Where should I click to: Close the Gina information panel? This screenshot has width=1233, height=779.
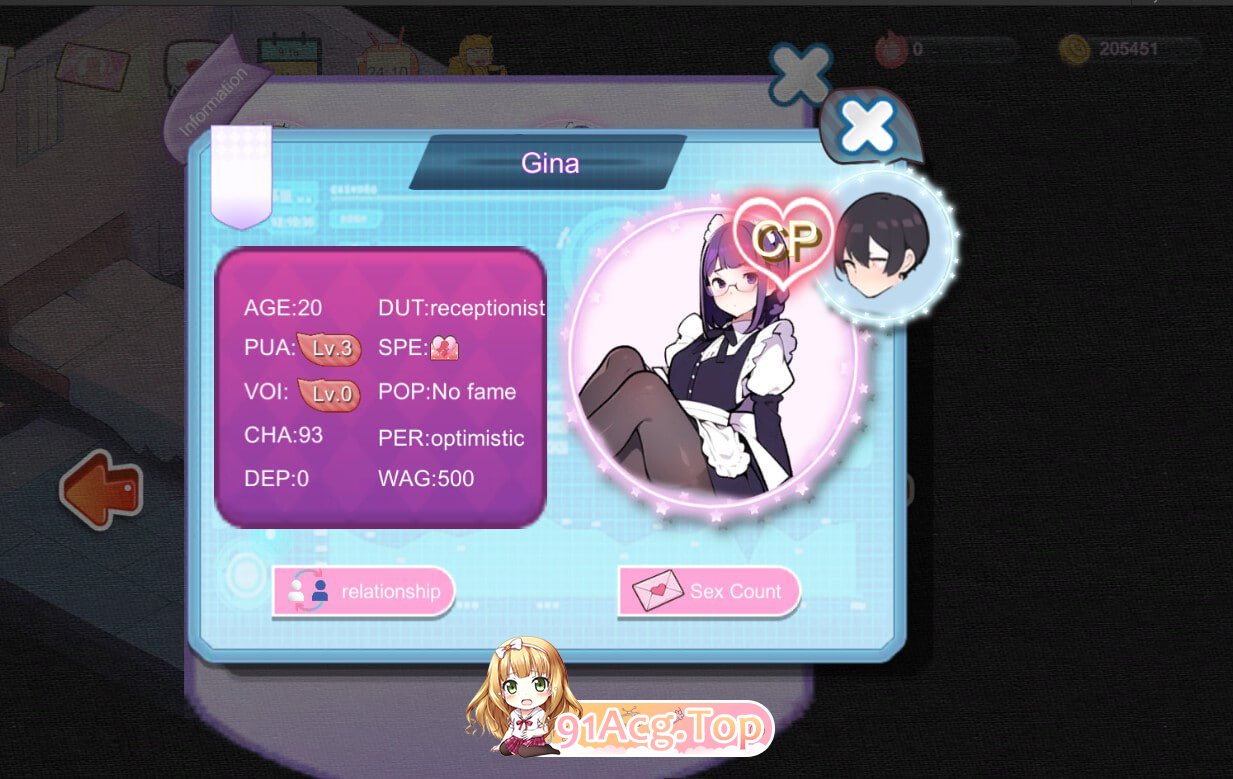pos(867,127)
